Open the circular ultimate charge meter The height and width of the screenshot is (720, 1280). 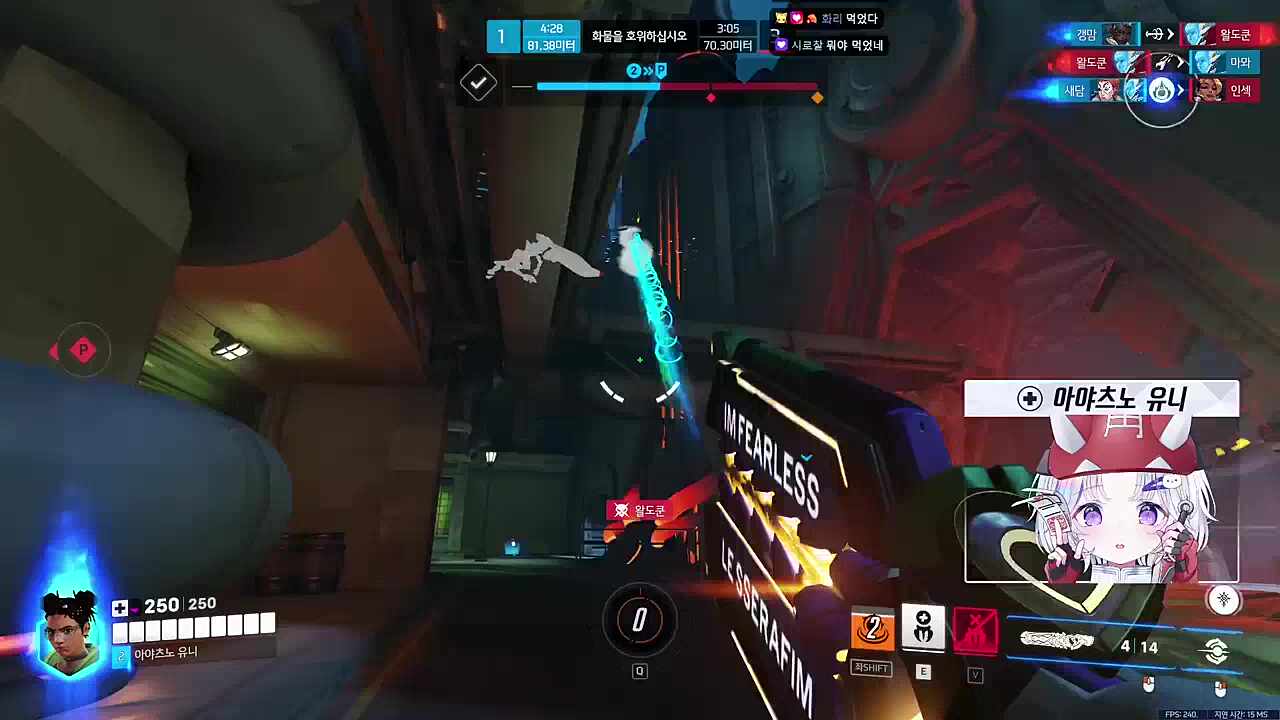click(640, 621)
